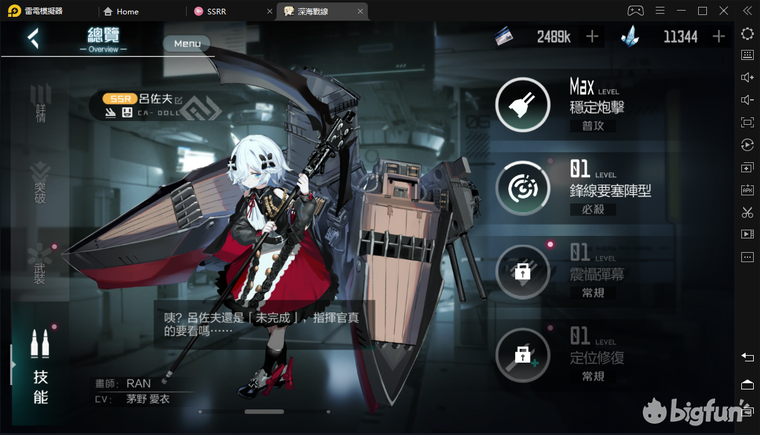Choose the locked 震撼彈幕 skill
760x435 pixels.
coord(521,270)
